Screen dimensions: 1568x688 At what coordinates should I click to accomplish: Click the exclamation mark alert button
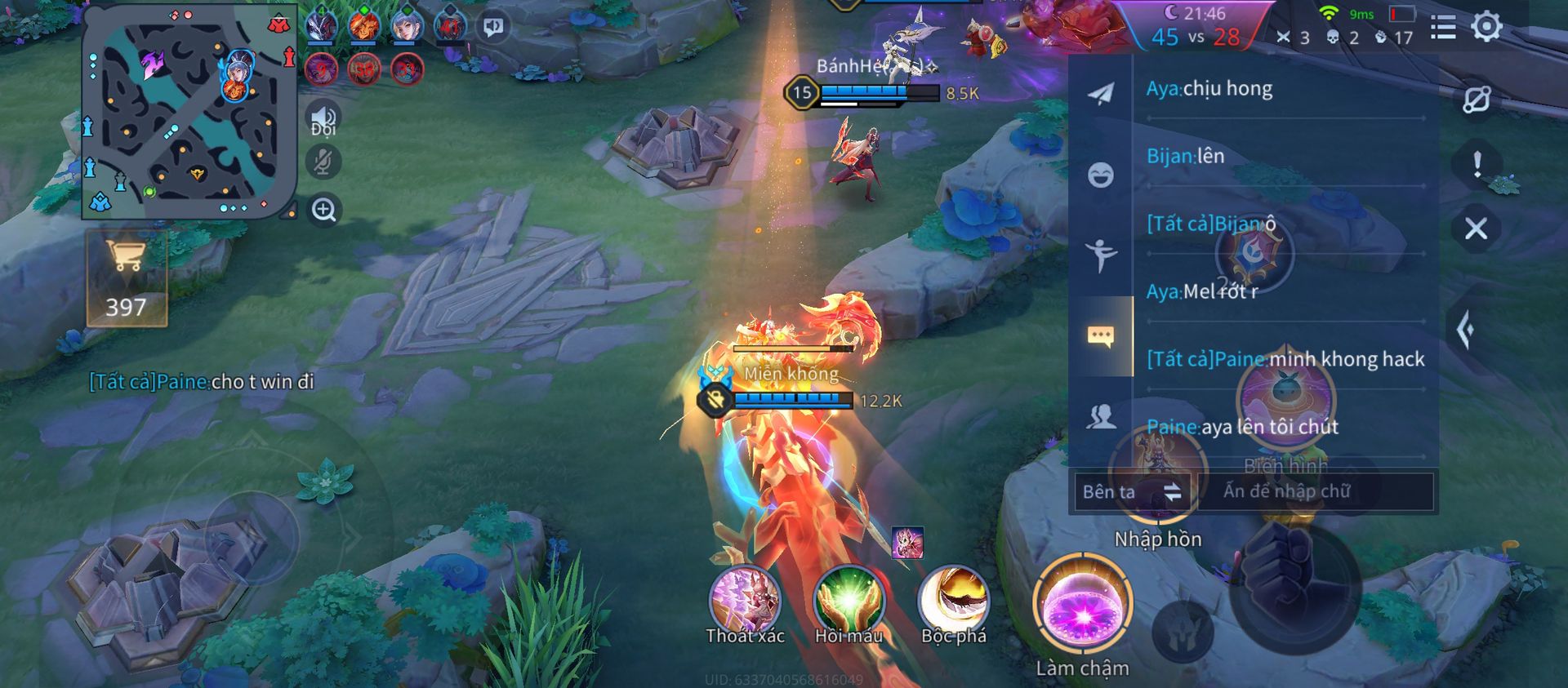tap(1477, 165)
